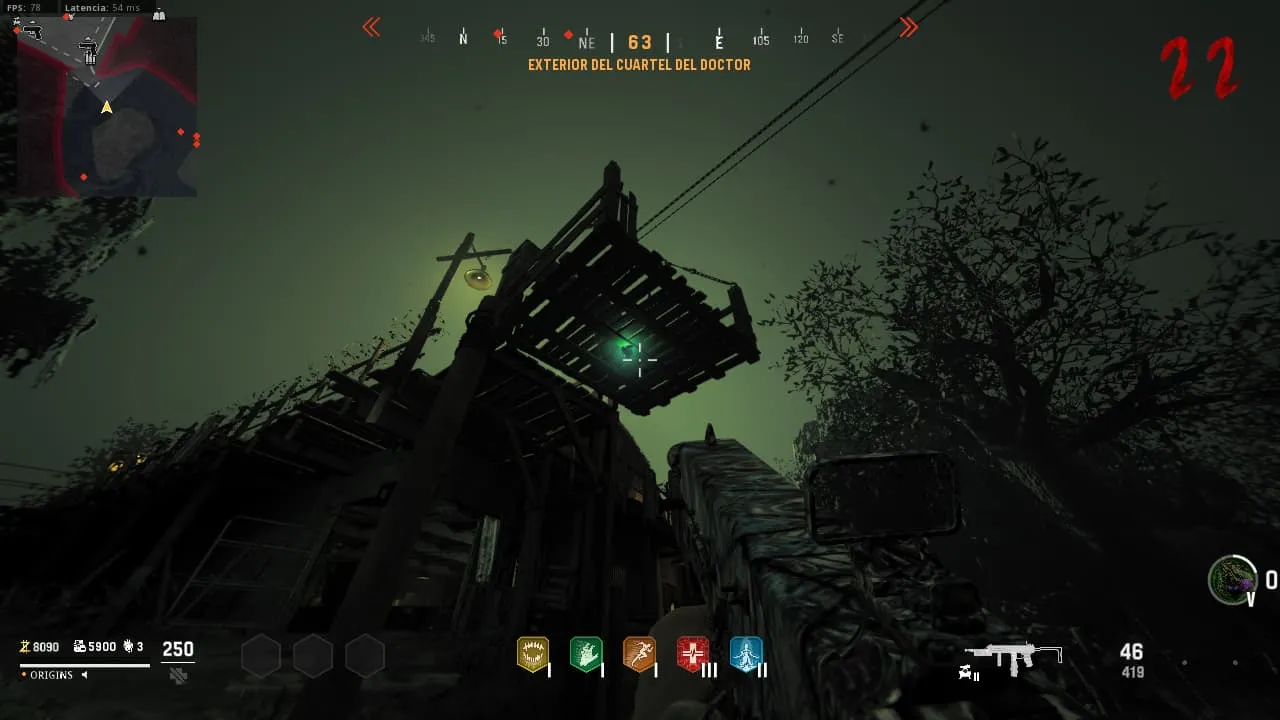
Task: Click the submachine gun weapon icon
Action: pyautogui.click(x=1012, y=656)
